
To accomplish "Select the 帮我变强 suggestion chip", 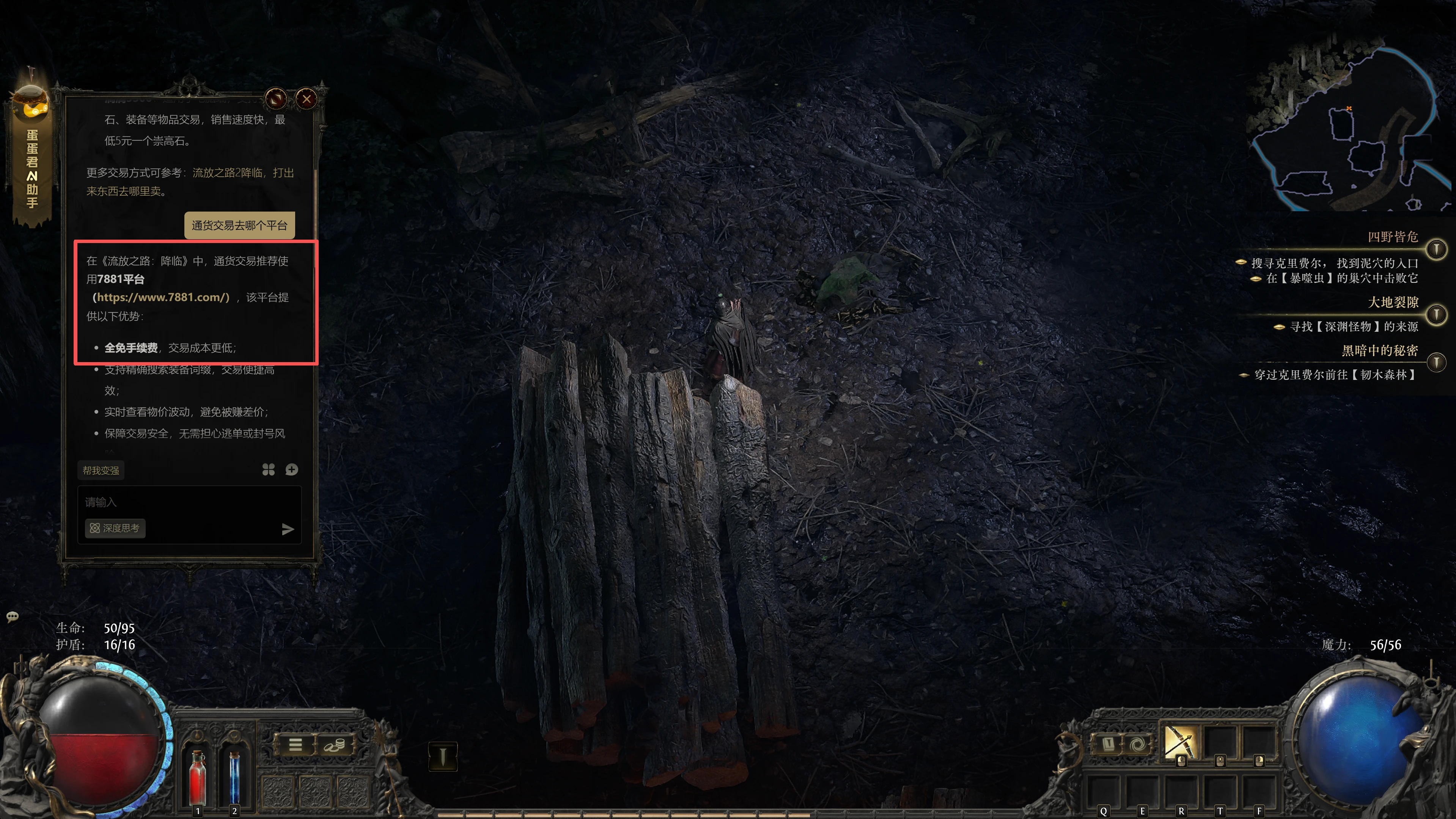I will pyautogui.click(x=101, y=471).
